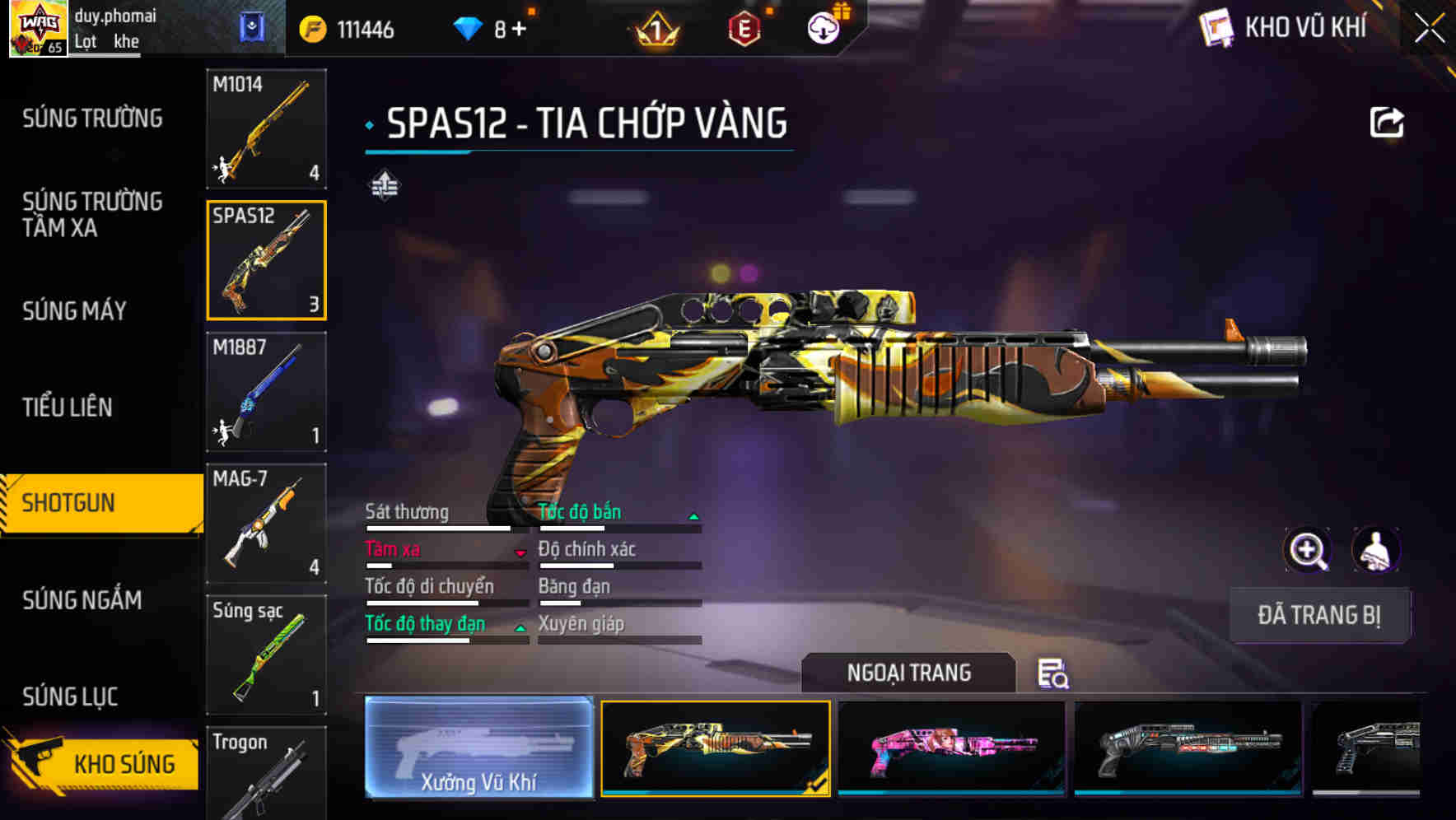This screenshot has height=820, width=1456.
Task: Click the Đã Trang Bị button
Action: [x=1318, y=615]
